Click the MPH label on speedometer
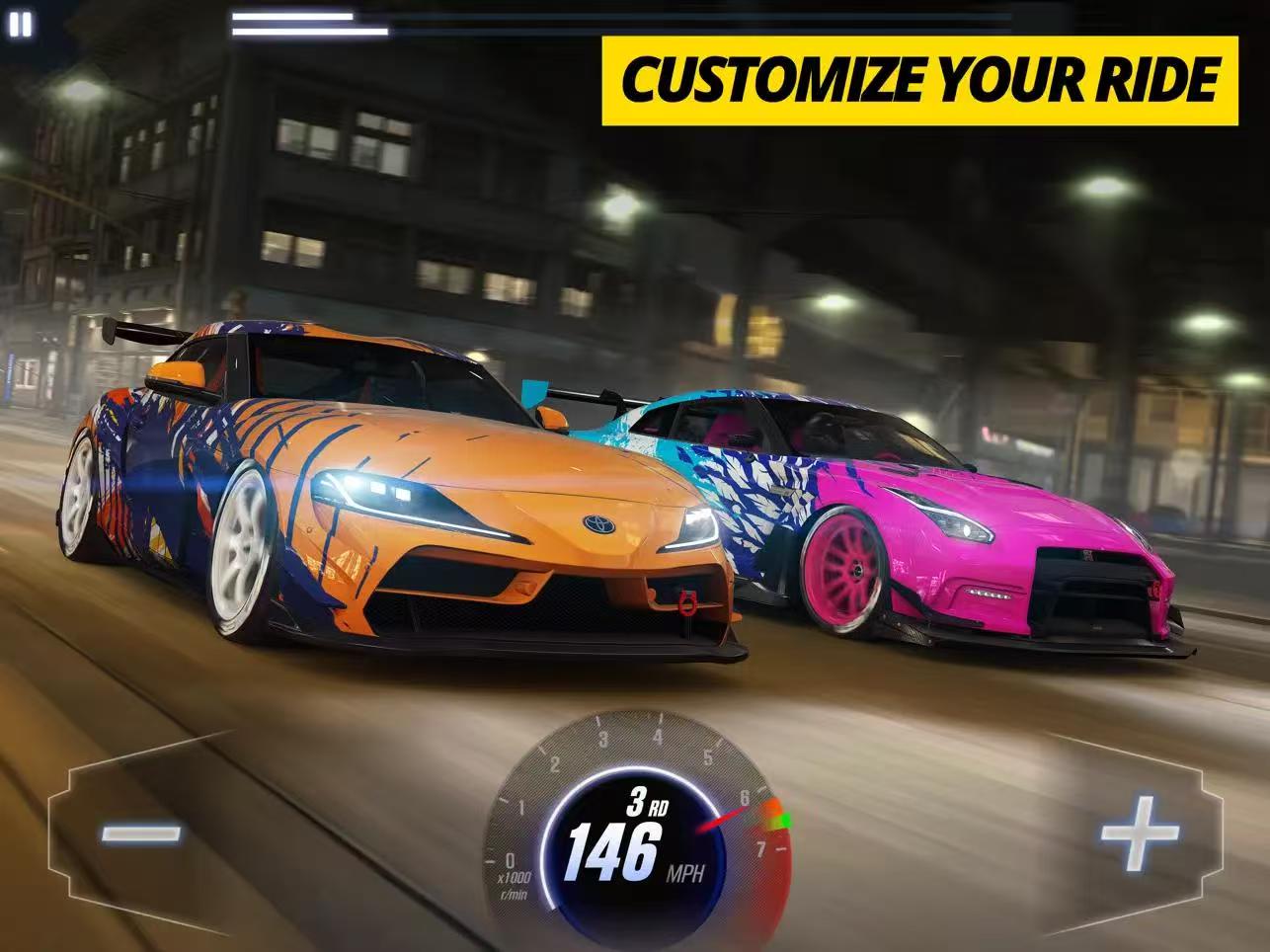1270x952 pixels. coord(686,872)
